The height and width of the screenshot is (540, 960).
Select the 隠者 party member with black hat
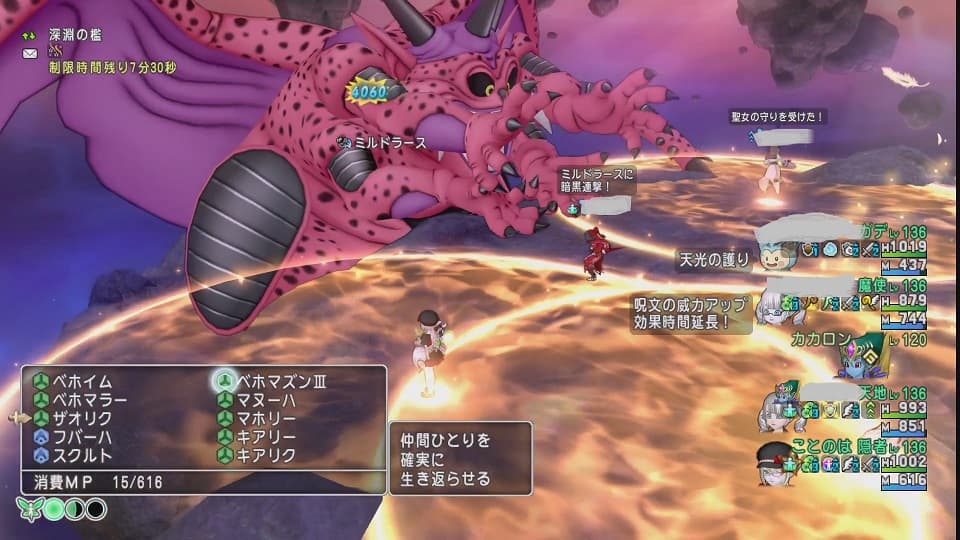(x=775, y=462)
